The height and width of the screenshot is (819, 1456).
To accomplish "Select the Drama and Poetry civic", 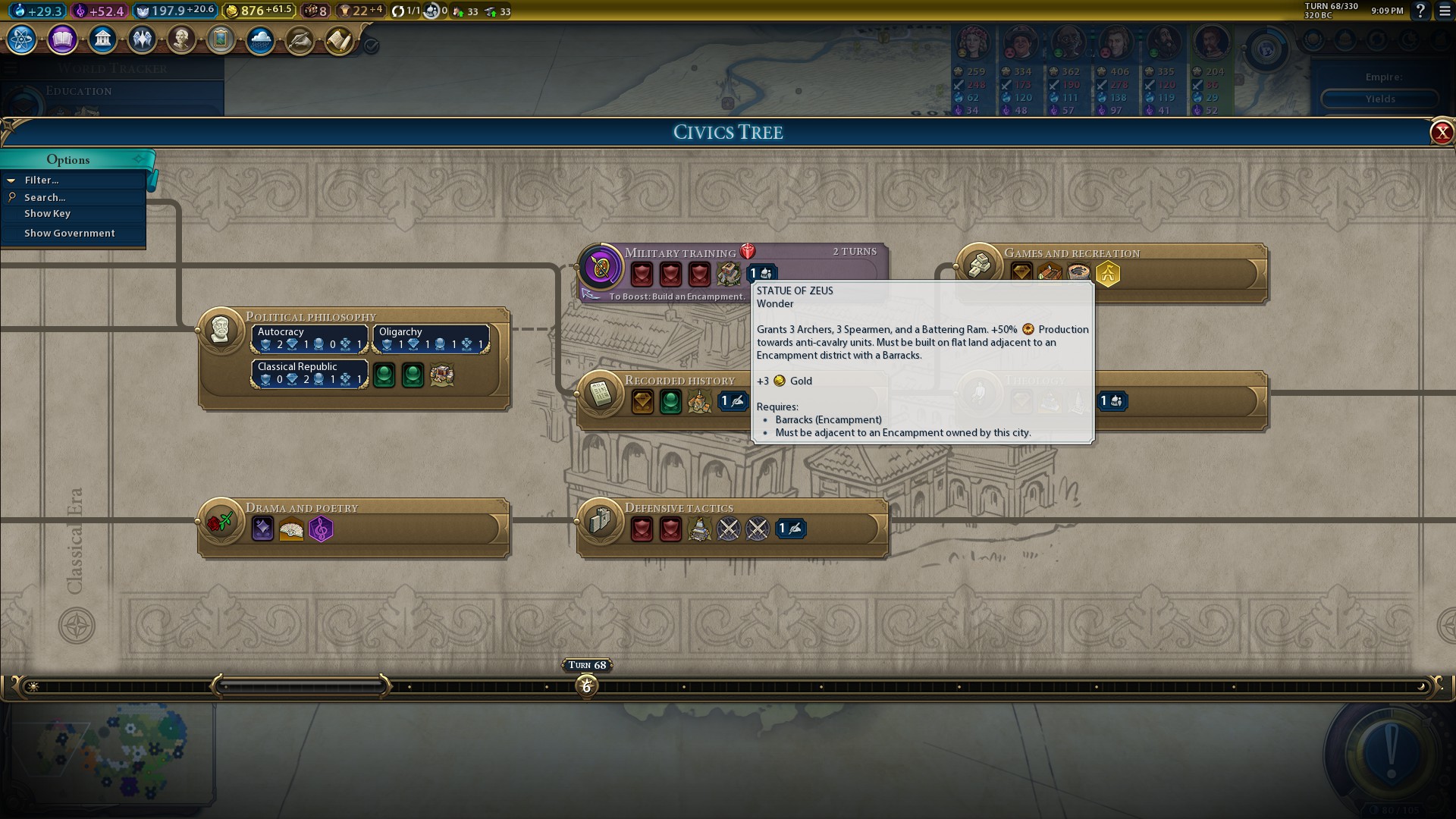I will point(221,522).
